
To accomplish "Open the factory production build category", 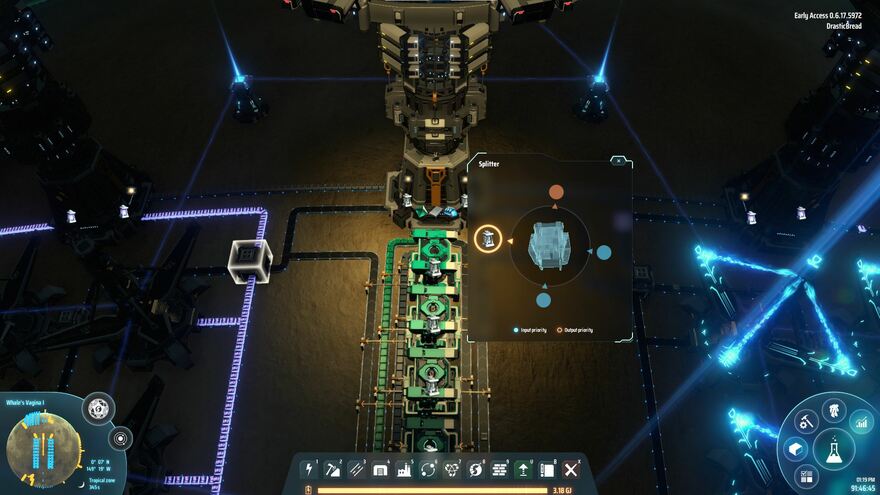I will pos(405,469).
